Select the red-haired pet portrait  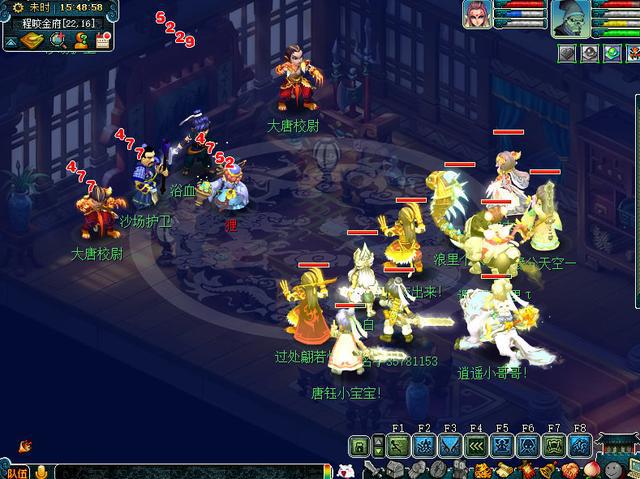[x=478, y=15]
